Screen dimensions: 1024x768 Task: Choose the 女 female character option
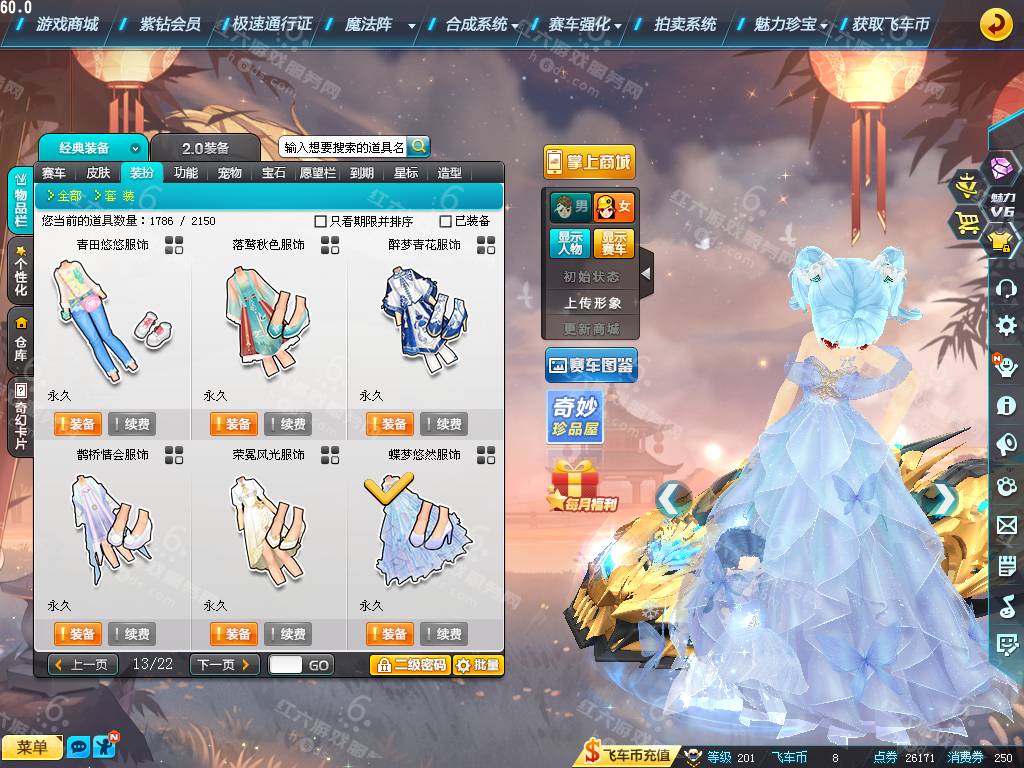coord(614,208)
